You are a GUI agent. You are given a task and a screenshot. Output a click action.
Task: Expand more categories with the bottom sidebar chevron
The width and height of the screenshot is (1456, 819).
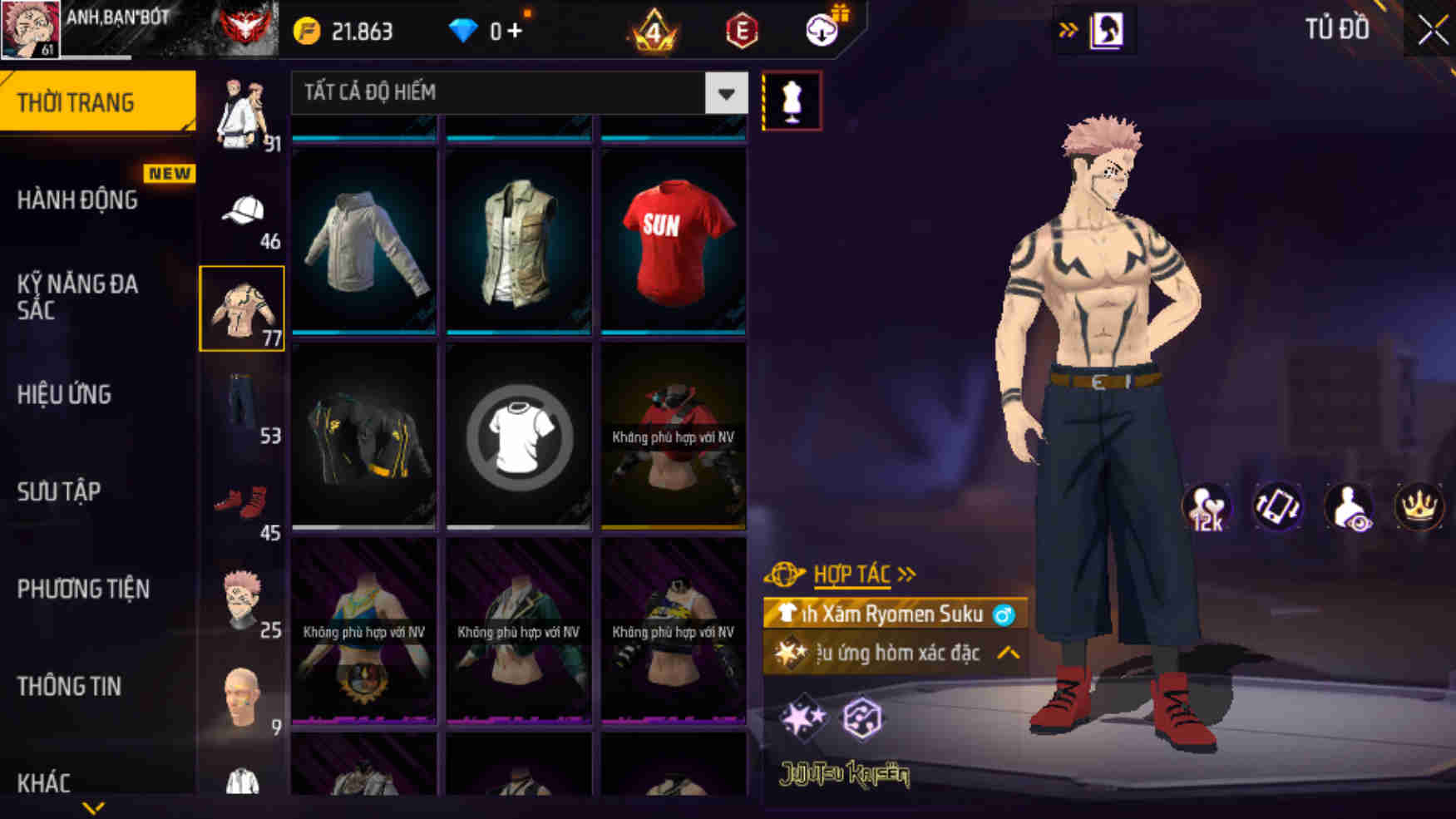coord(94,808)
